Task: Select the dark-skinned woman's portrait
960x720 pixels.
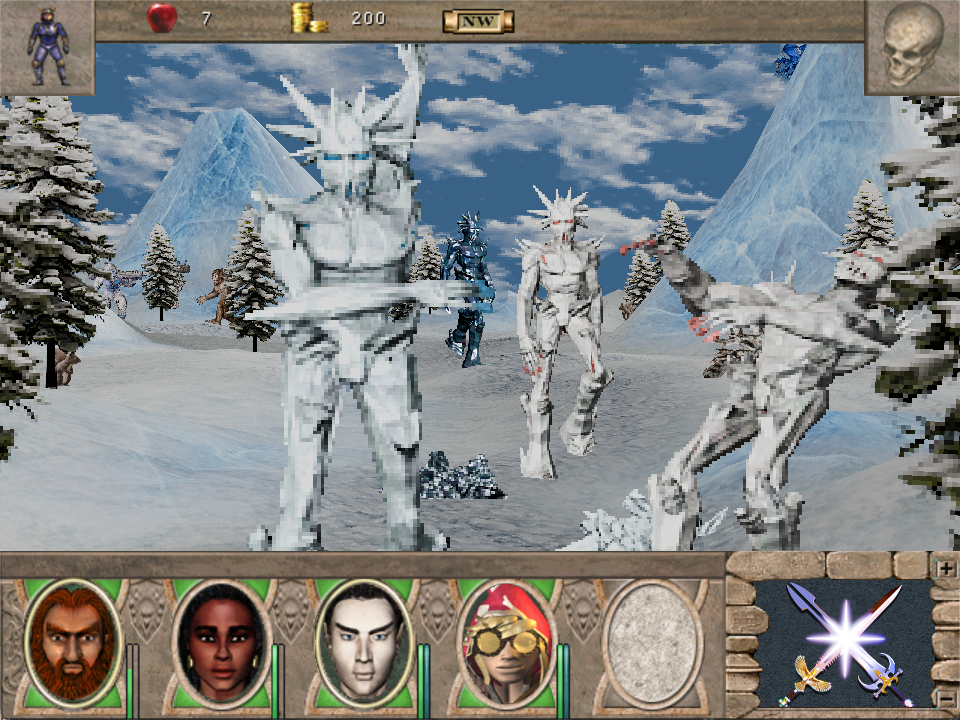Action: coord(221,642)
